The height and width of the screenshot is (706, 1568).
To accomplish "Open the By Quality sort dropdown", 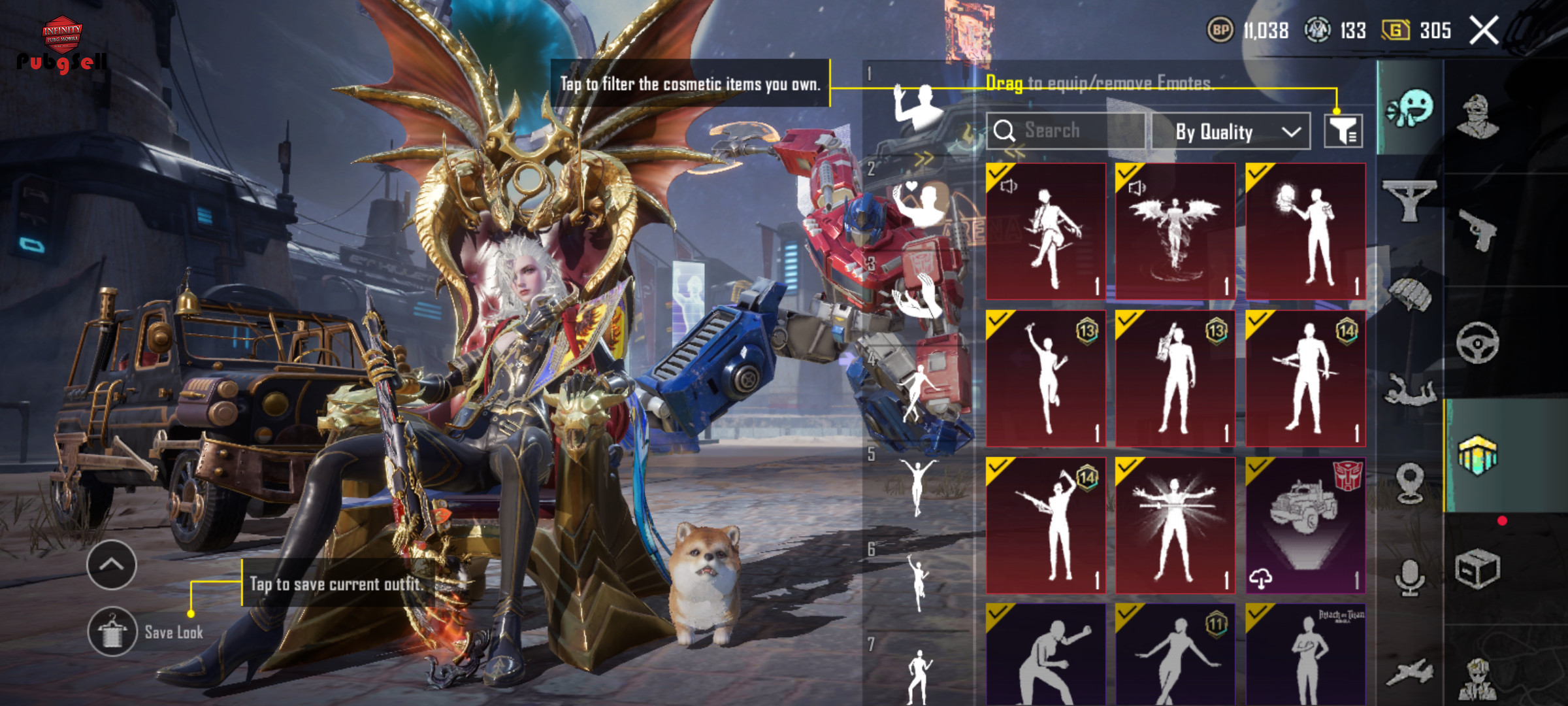I will [1231, 131].
